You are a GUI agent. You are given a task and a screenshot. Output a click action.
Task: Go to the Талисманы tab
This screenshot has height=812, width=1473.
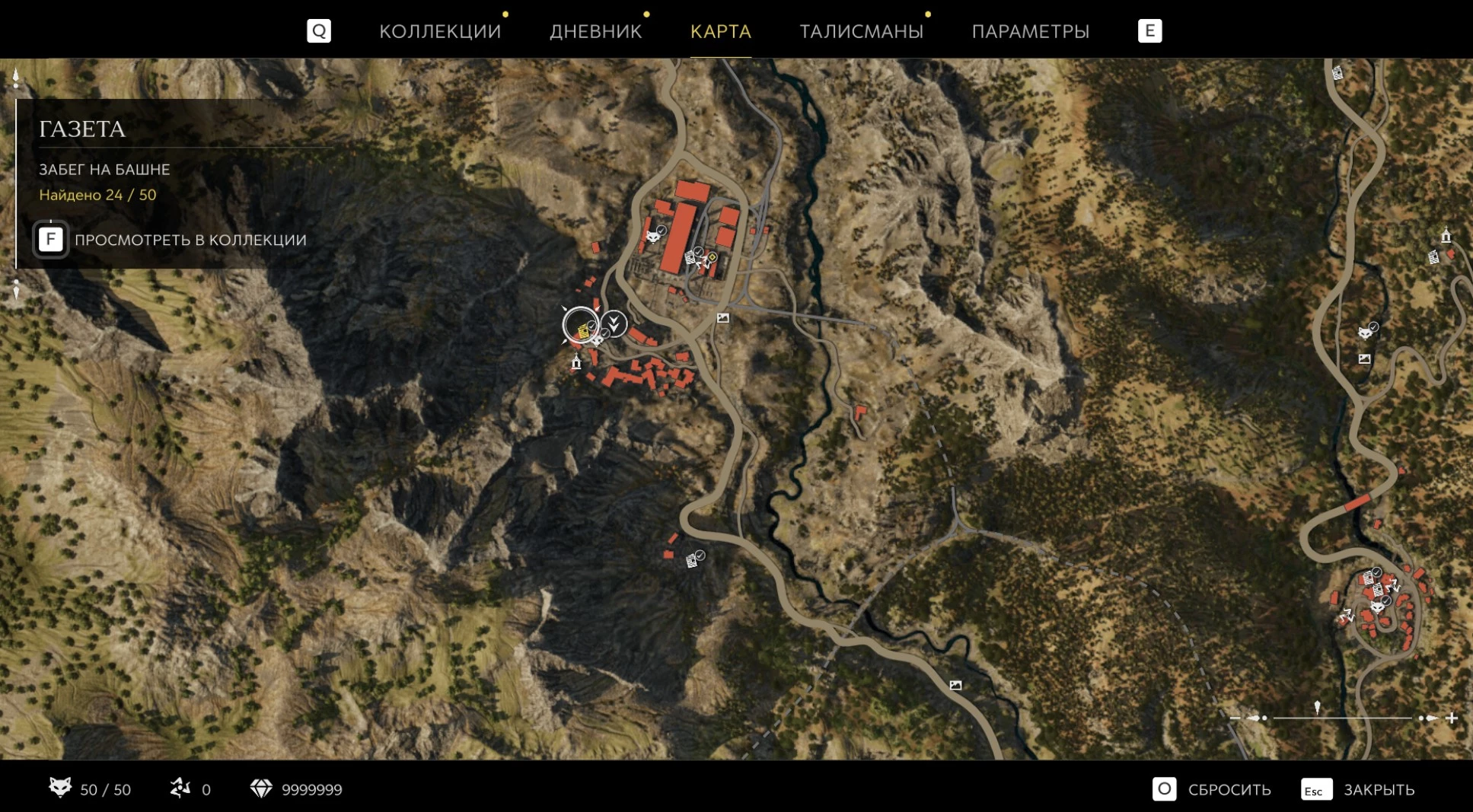[861, 31]
